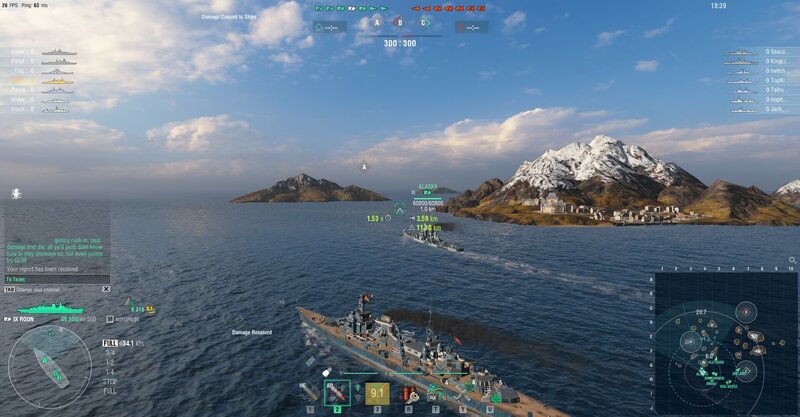
Task: Select the torpedo armament slot
Action: 376,394
